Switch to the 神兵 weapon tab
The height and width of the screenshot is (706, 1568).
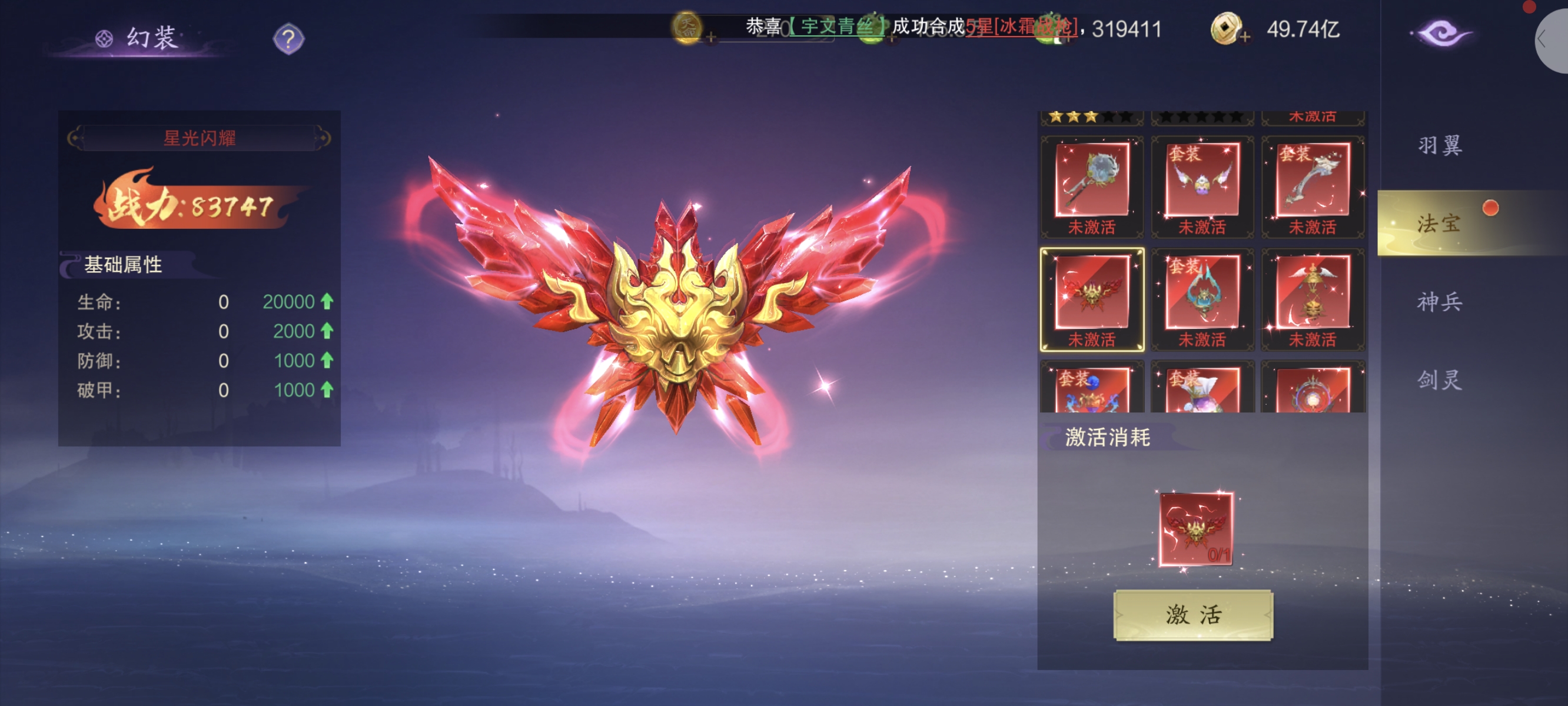[1439, 301]
